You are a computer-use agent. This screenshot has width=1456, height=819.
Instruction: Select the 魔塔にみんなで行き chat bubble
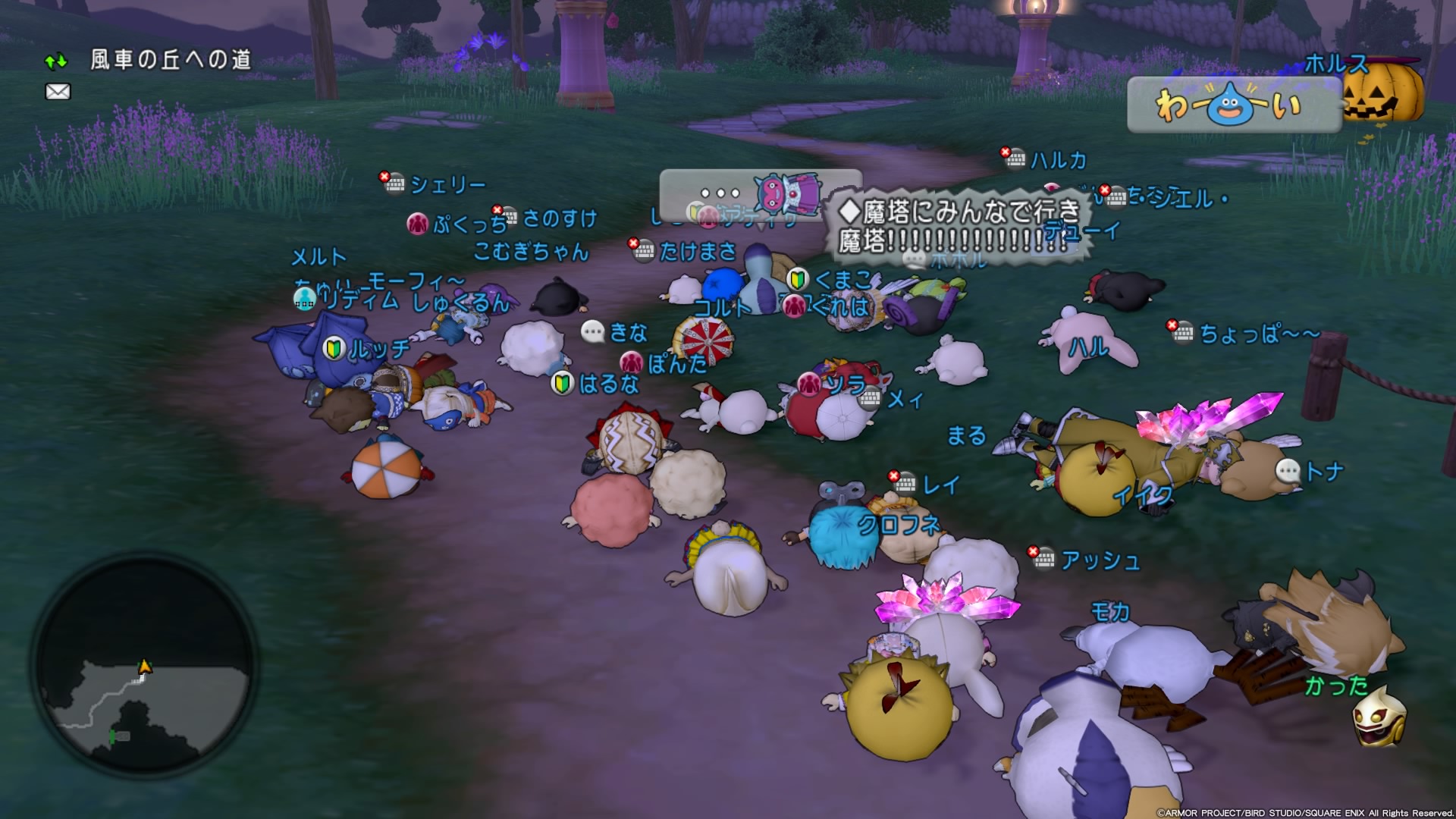959,226
